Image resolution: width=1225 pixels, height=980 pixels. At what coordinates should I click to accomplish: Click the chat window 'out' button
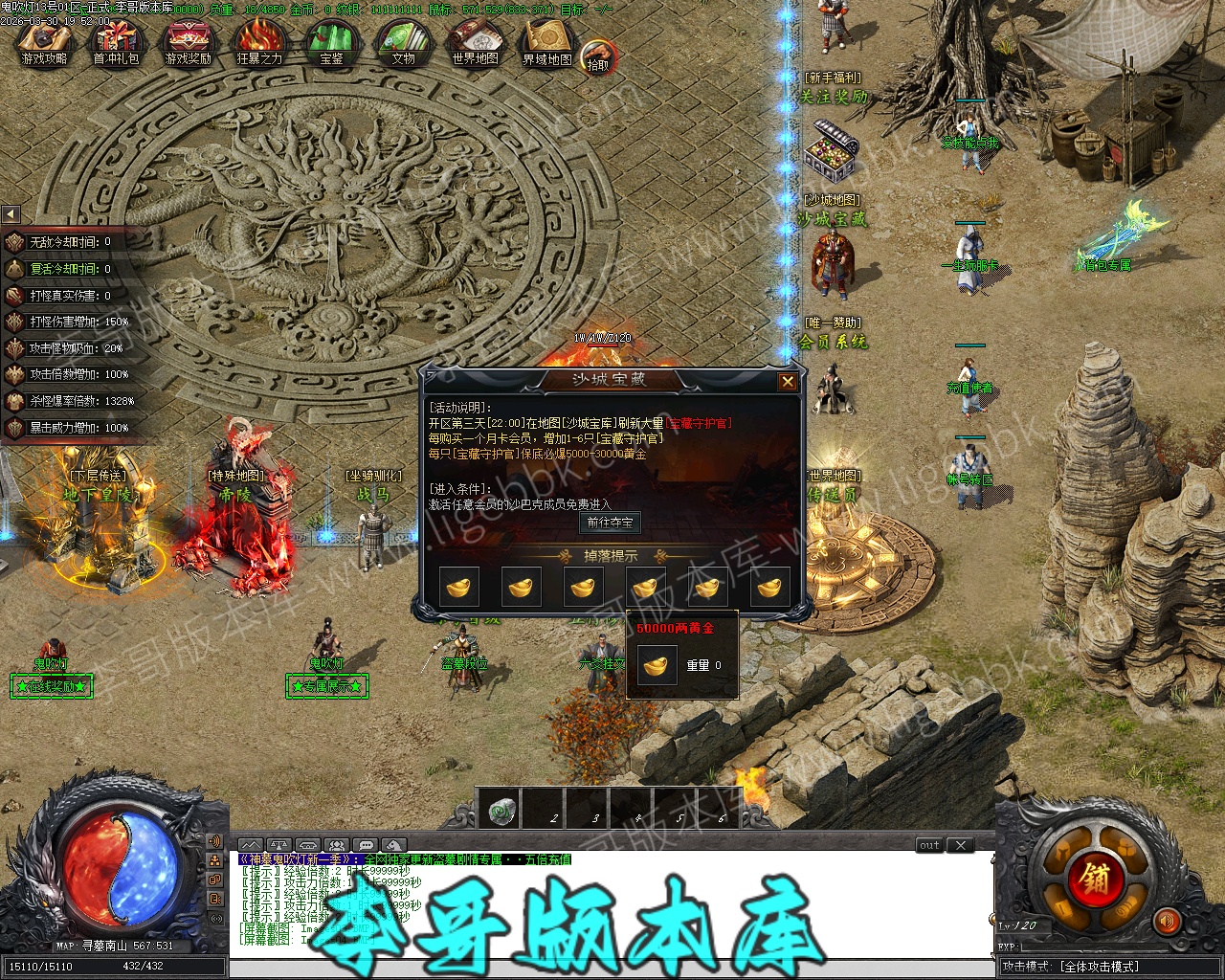pos(929,845)
